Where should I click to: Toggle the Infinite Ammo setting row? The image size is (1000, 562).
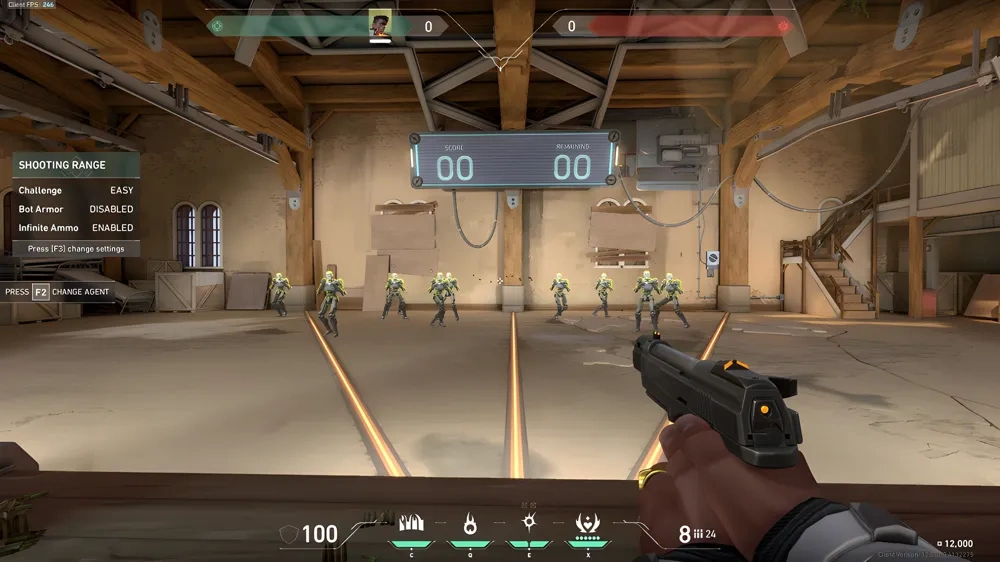point(76,228)
